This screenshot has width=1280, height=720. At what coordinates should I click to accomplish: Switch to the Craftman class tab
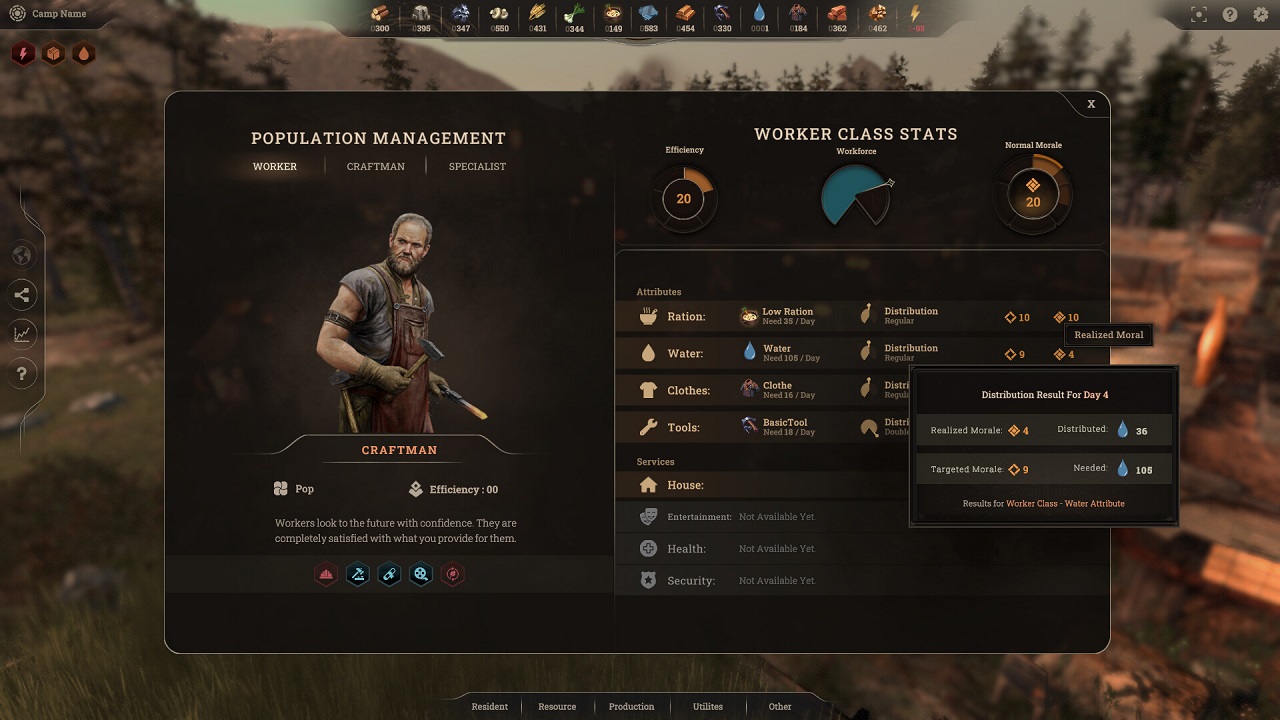tap(376, 166)
